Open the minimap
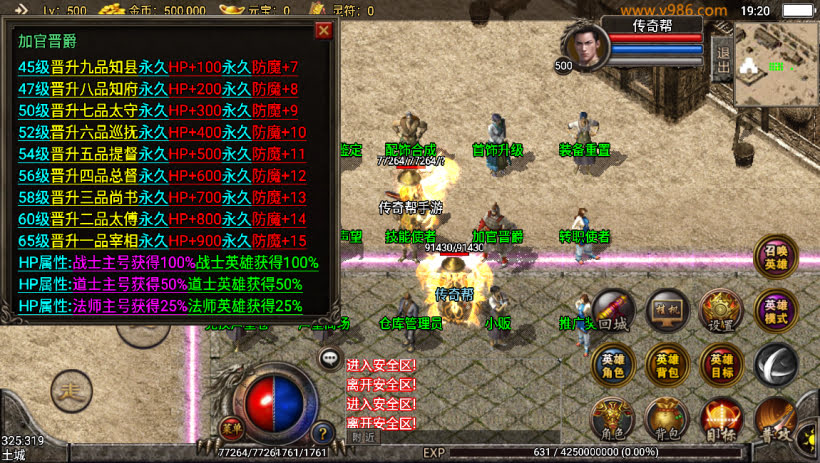Viewport: 820px width, 463px height. pyautogui.click(x=776, y=62)
